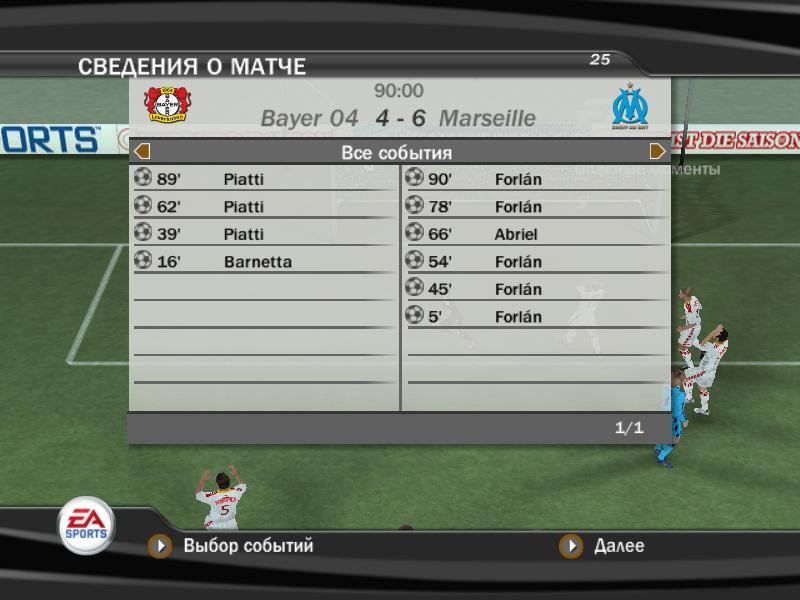This screenshot has height=600, width=800.
Task: Select Forlán's 45' goal row
Action: pos(536,289)
